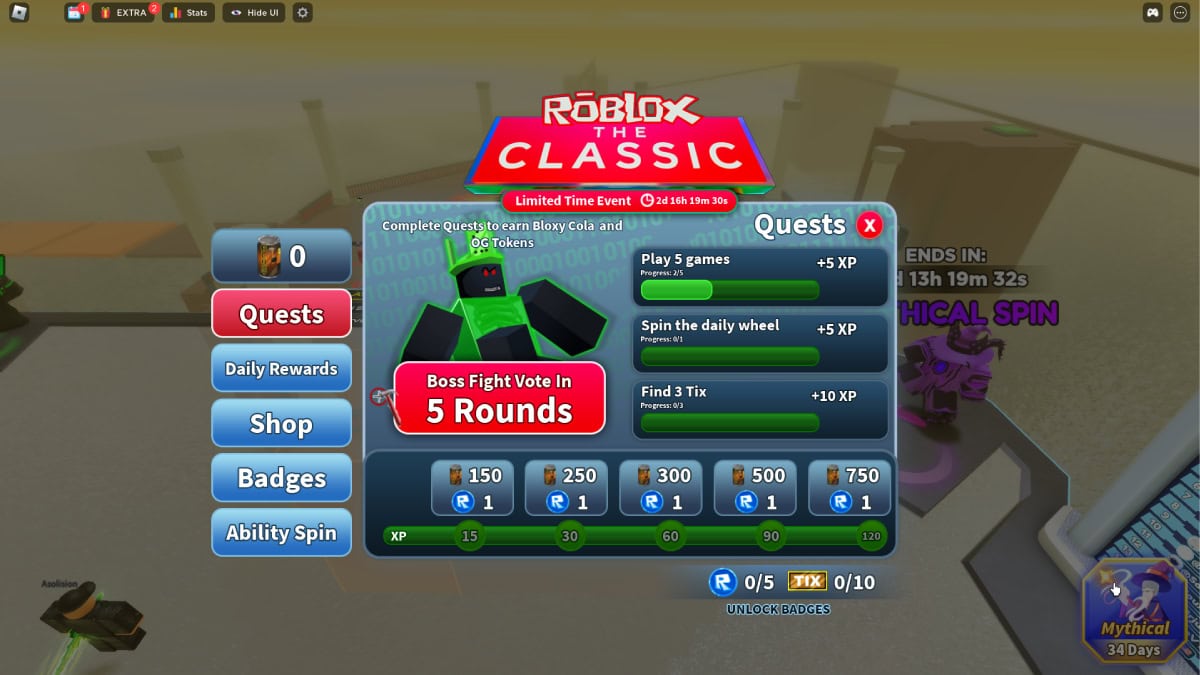
Task: Select the Find 3 Tix quest
Action: [760, 409]
